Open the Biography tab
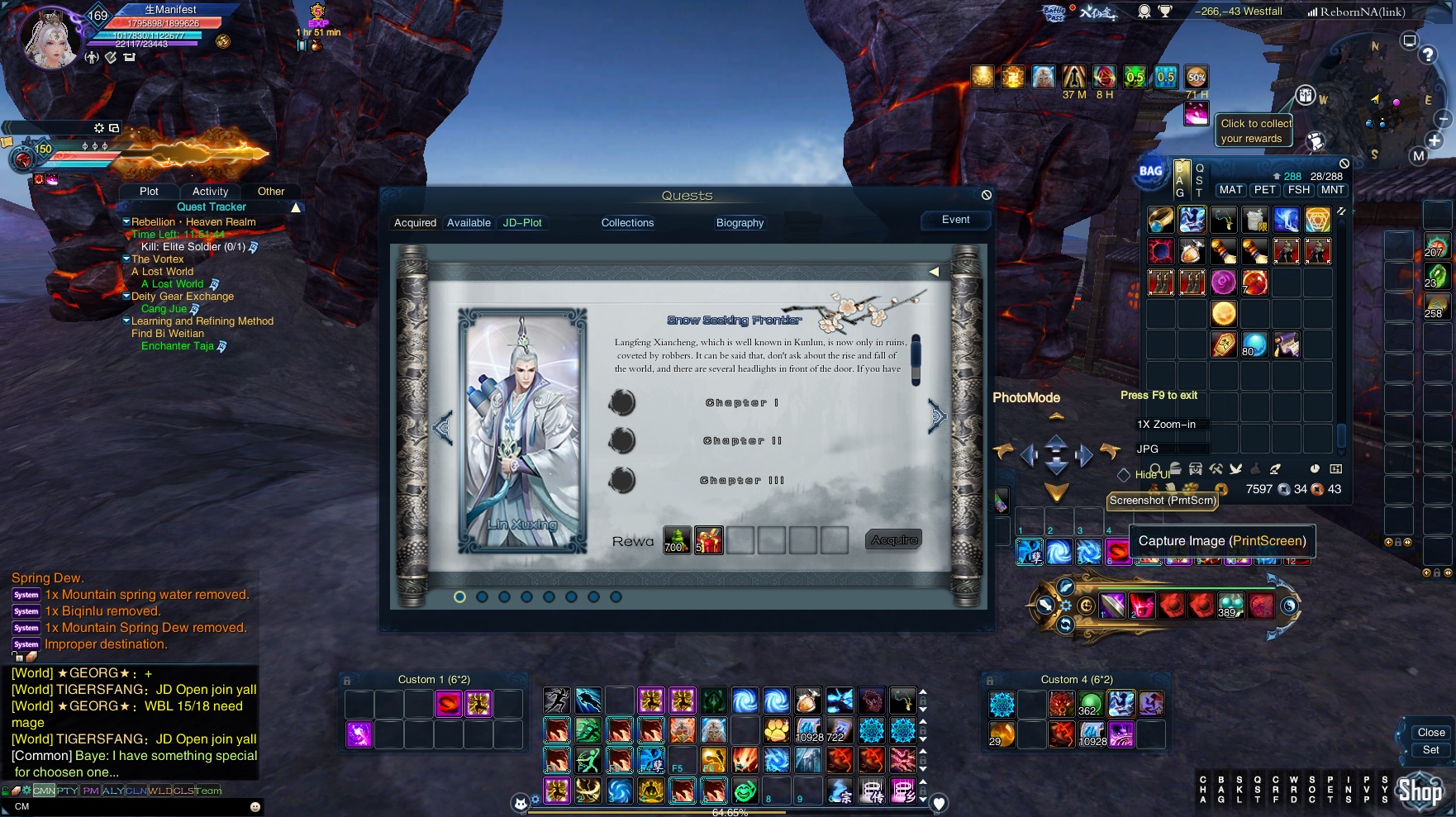This screenshot has height=817, width=1456. tap(740, 223)
